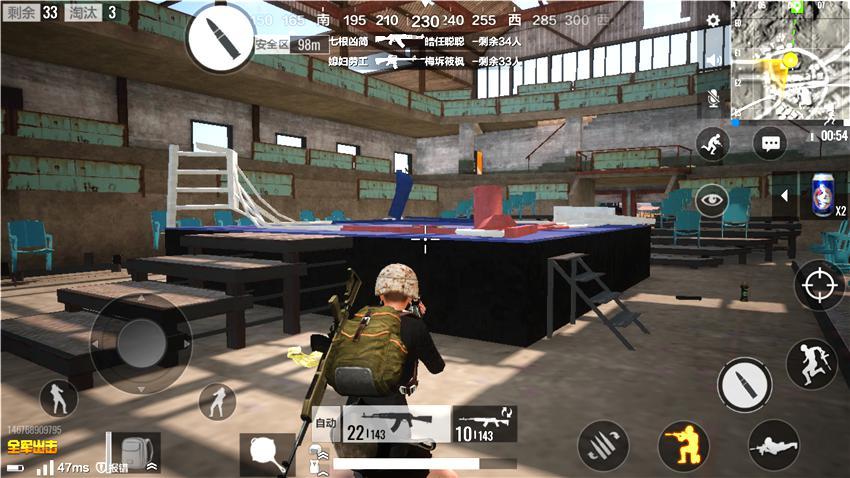The height and width of the screenshot is (478, 850).
Task: Fire with the right-side bullet button
Action: (743, 384)
